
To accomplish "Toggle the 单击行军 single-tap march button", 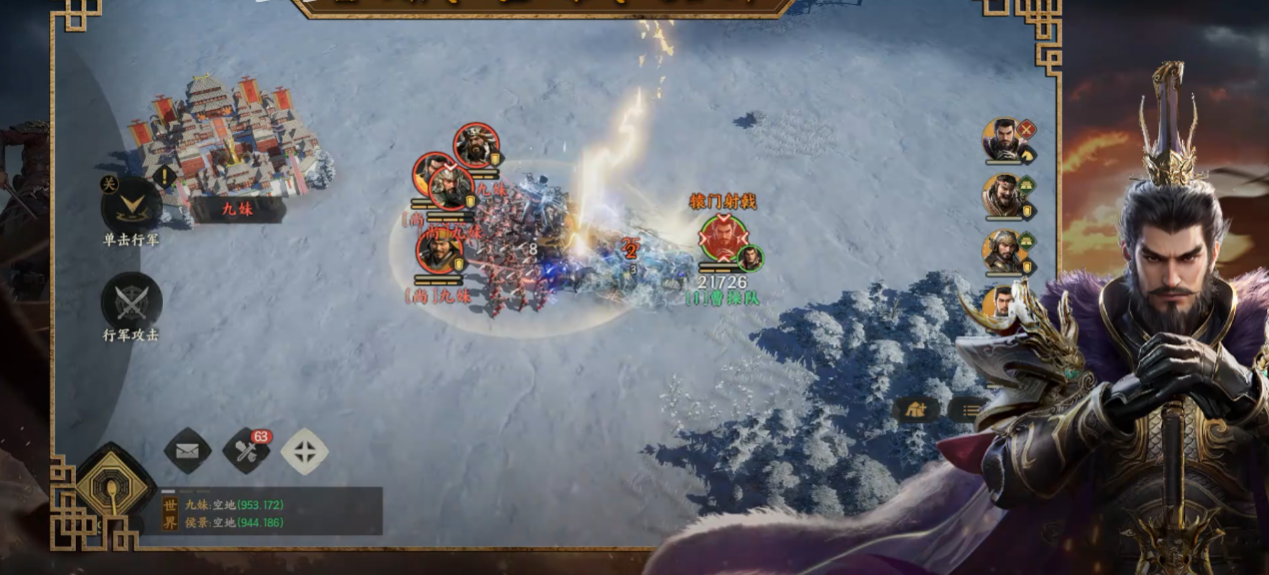I will 130,207.
